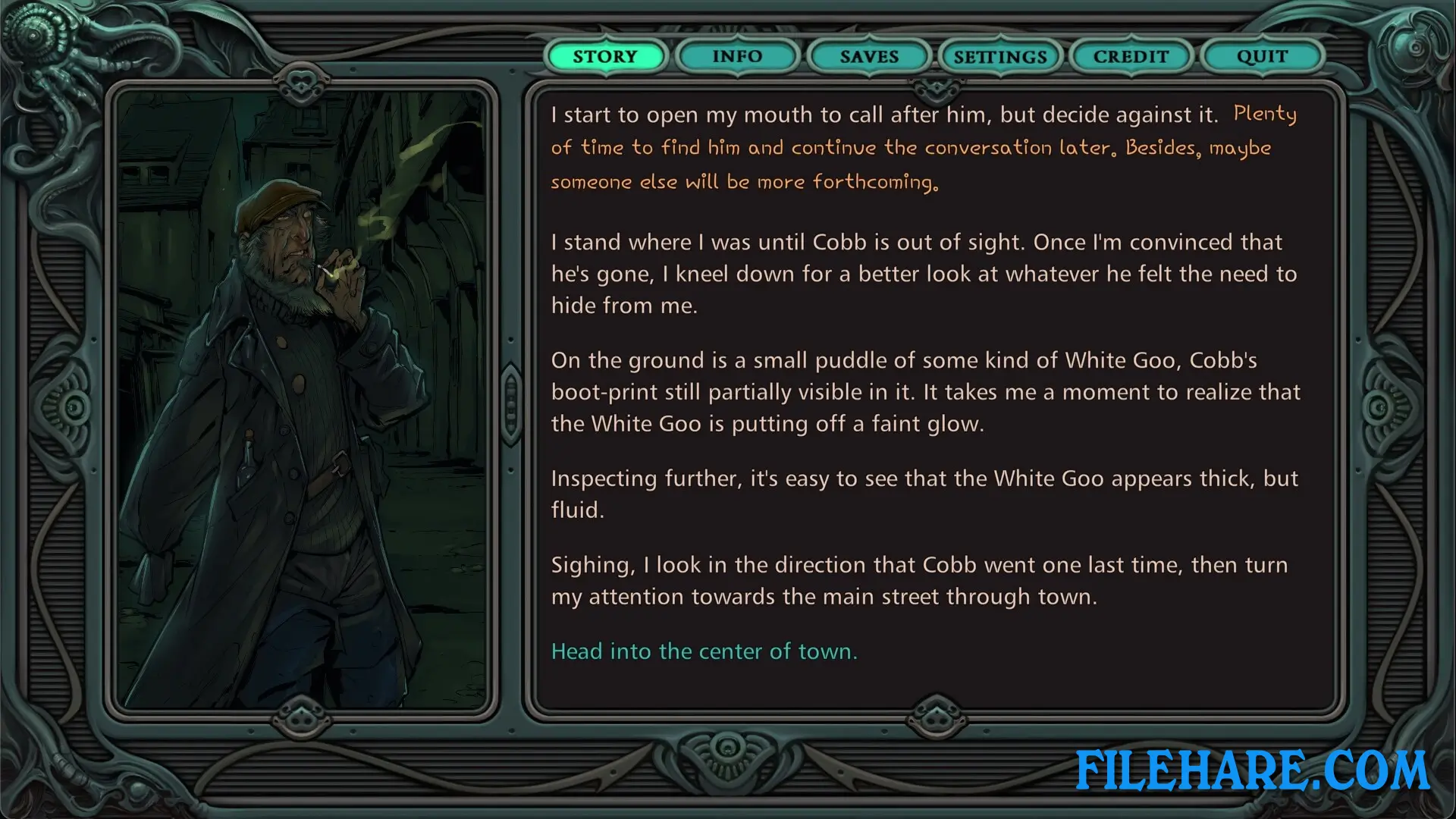This screenshot has width=1456, height=819.
Task: Click the rivet below the center divider ornament
Action: pos(510,470)
